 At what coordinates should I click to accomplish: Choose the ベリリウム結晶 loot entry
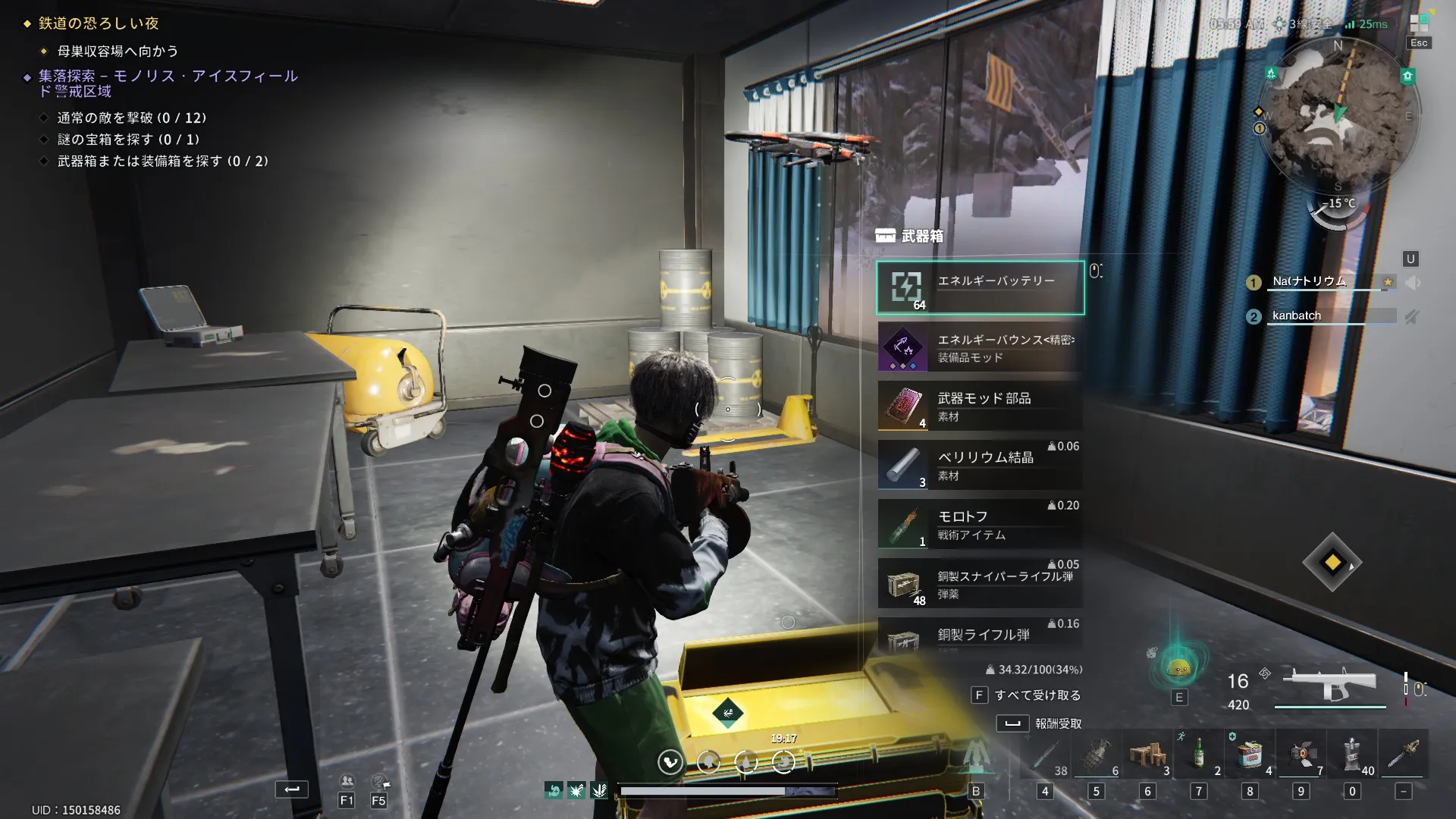pos(980,465)
